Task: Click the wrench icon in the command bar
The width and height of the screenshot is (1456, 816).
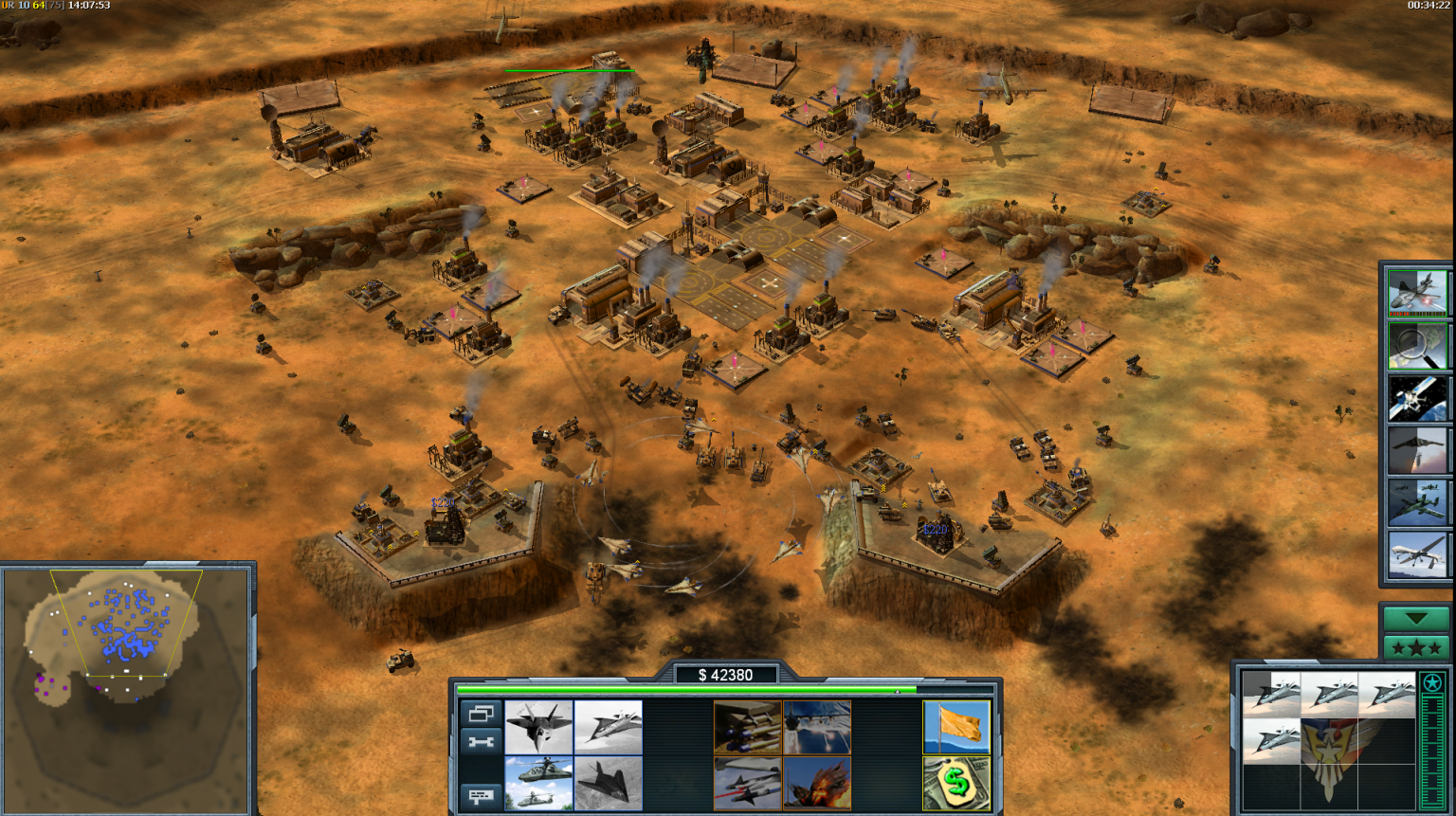Action: click(480, 741)
